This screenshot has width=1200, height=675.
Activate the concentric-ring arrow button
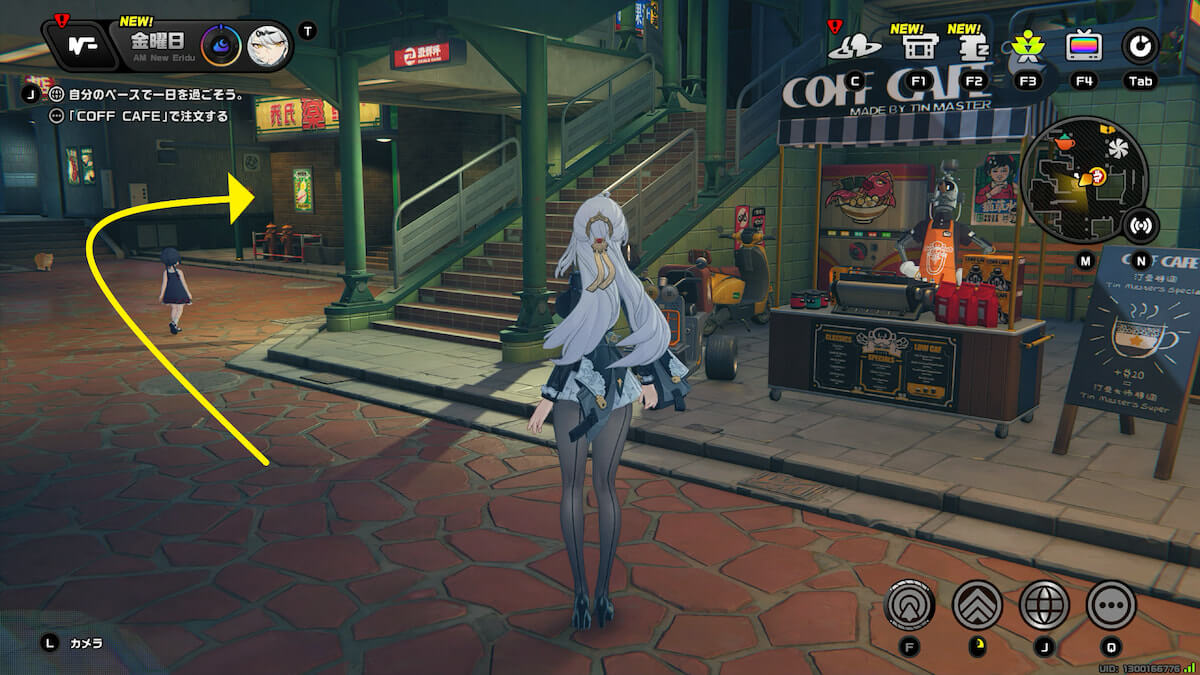pos(910,604)
